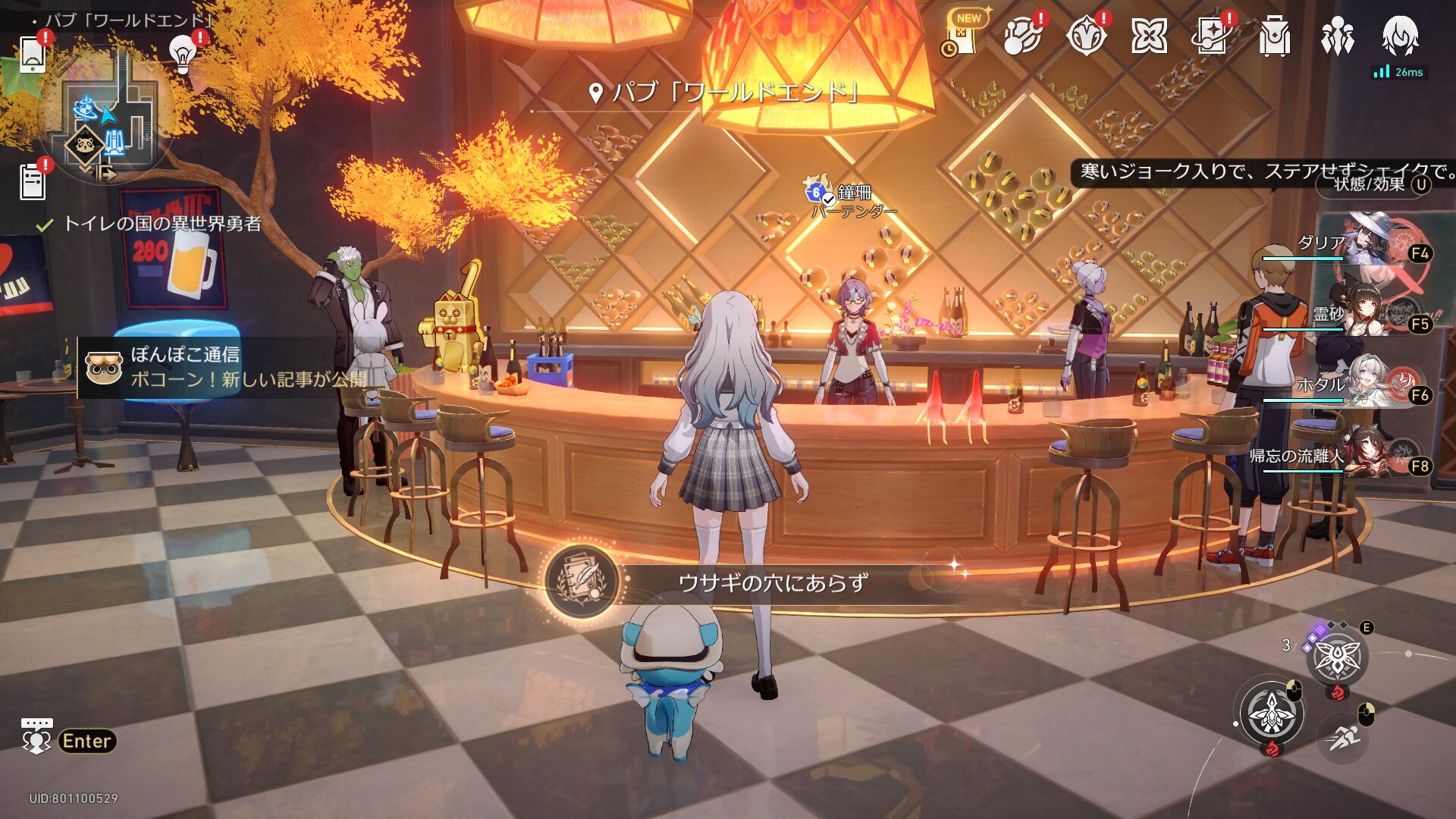Open the guide book icon
Image resolution: width=1456 pixels, height=819 pixels.
1211,36
